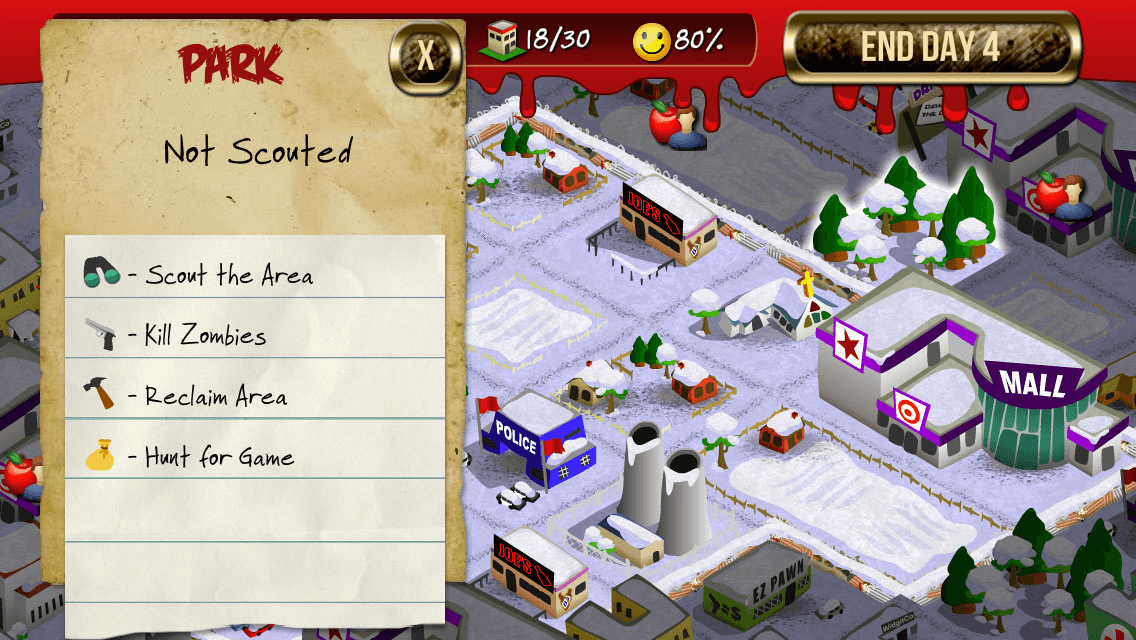Click the End Day 4 button
1136x640 pixels.
[931, 47]
